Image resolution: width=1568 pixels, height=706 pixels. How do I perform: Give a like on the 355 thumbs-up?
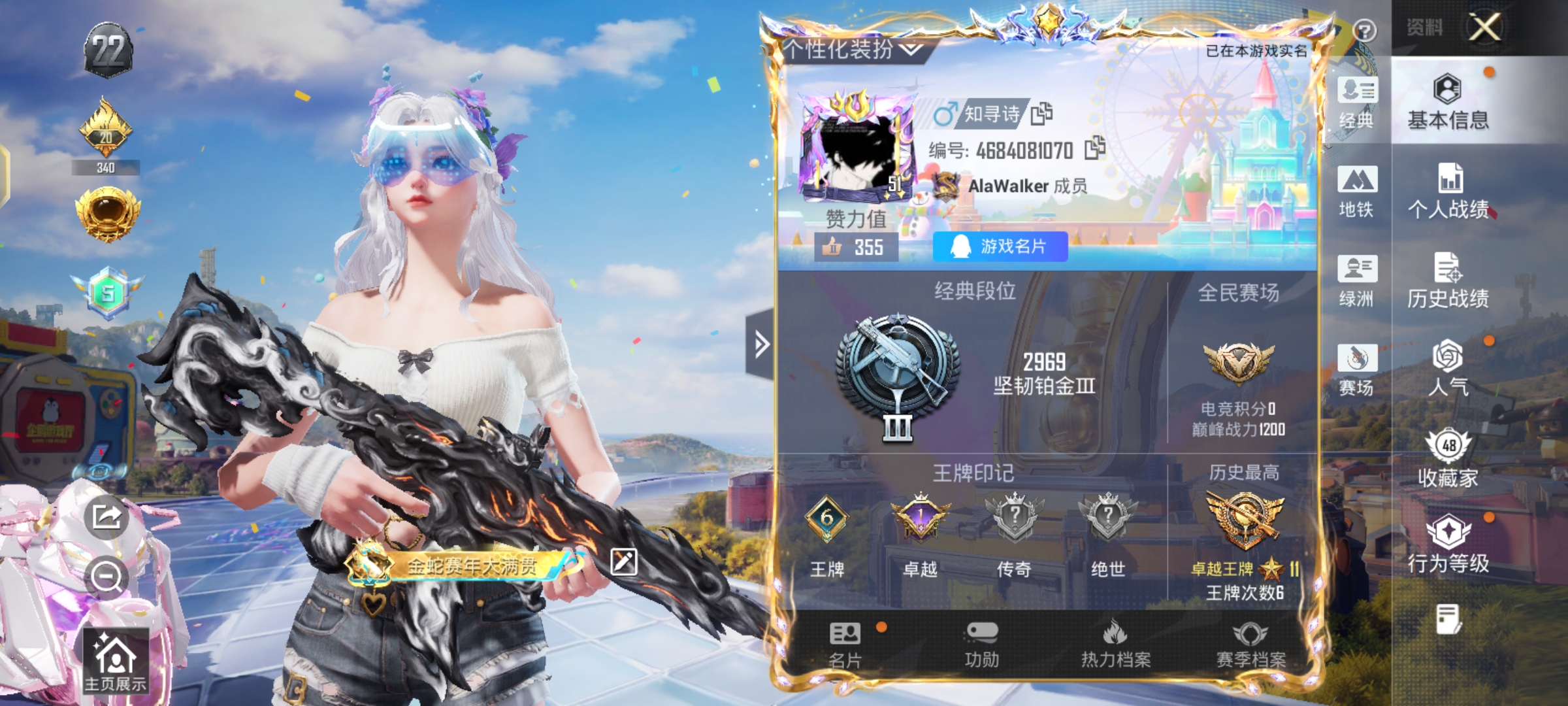[855, 247]
